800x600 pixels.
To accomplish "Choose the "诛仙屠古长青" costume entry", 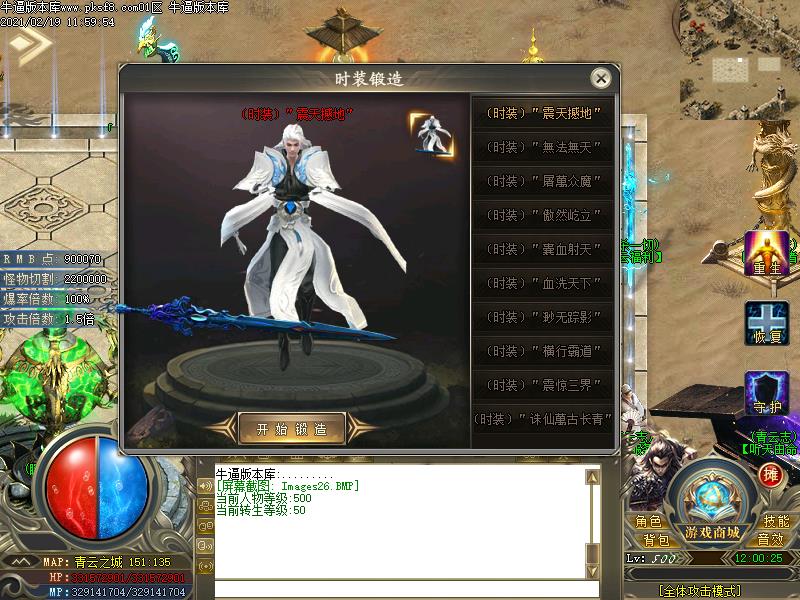I will pos(543,419).
